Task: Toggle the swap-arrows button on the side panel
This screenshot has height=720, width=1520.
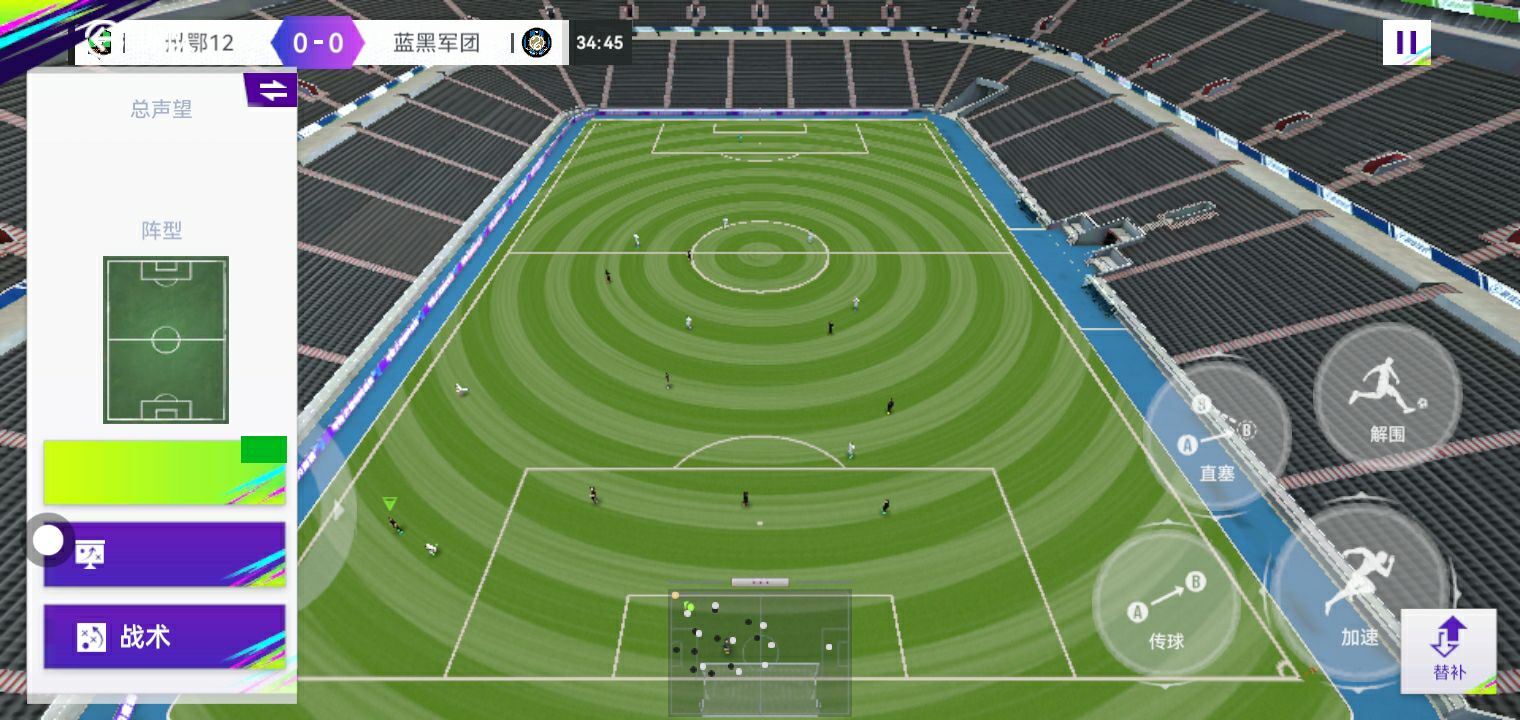Action: pos(272,90)
